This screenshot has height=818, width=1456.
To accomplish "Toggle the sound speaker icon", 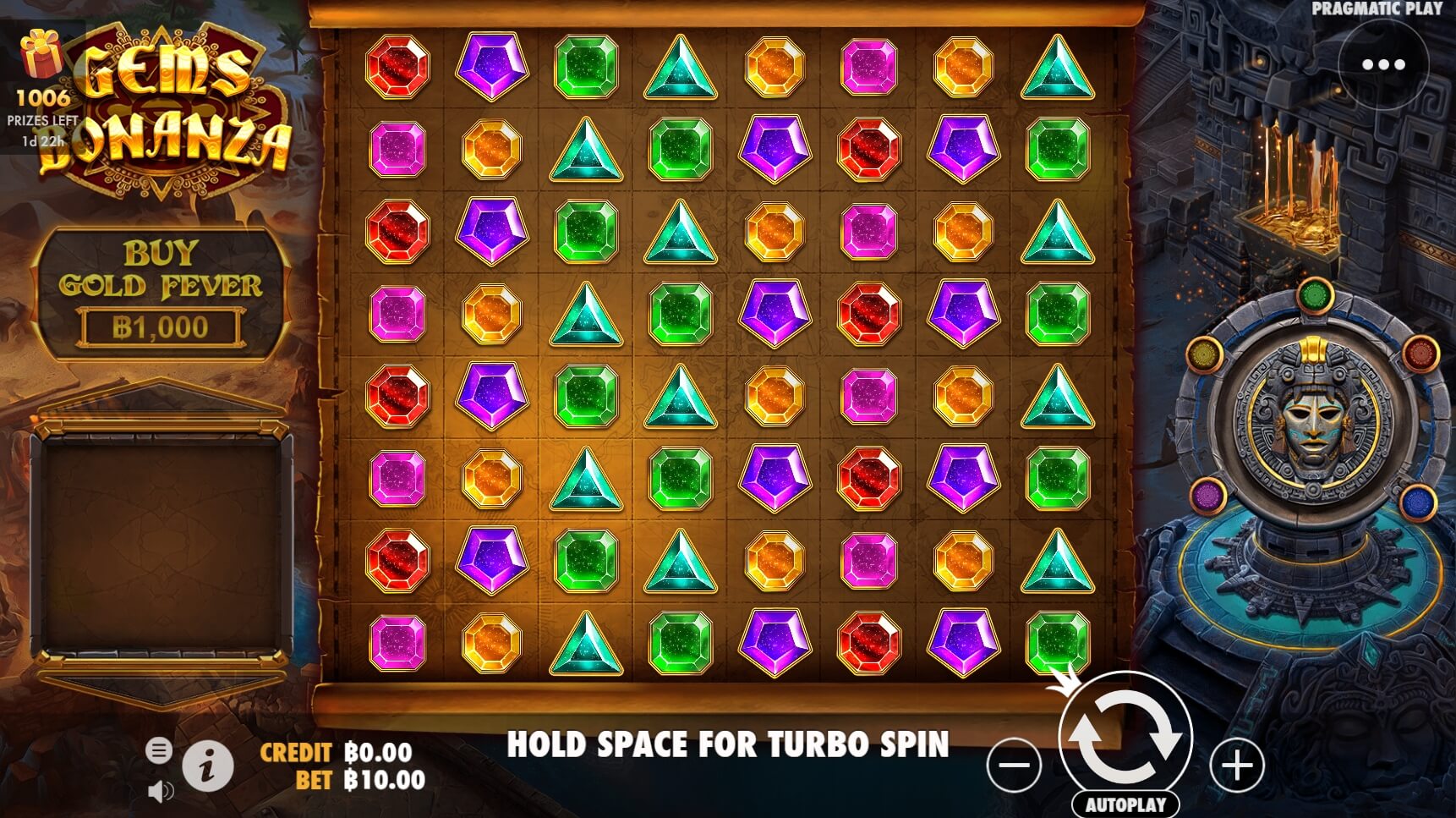I will point(160,791).
